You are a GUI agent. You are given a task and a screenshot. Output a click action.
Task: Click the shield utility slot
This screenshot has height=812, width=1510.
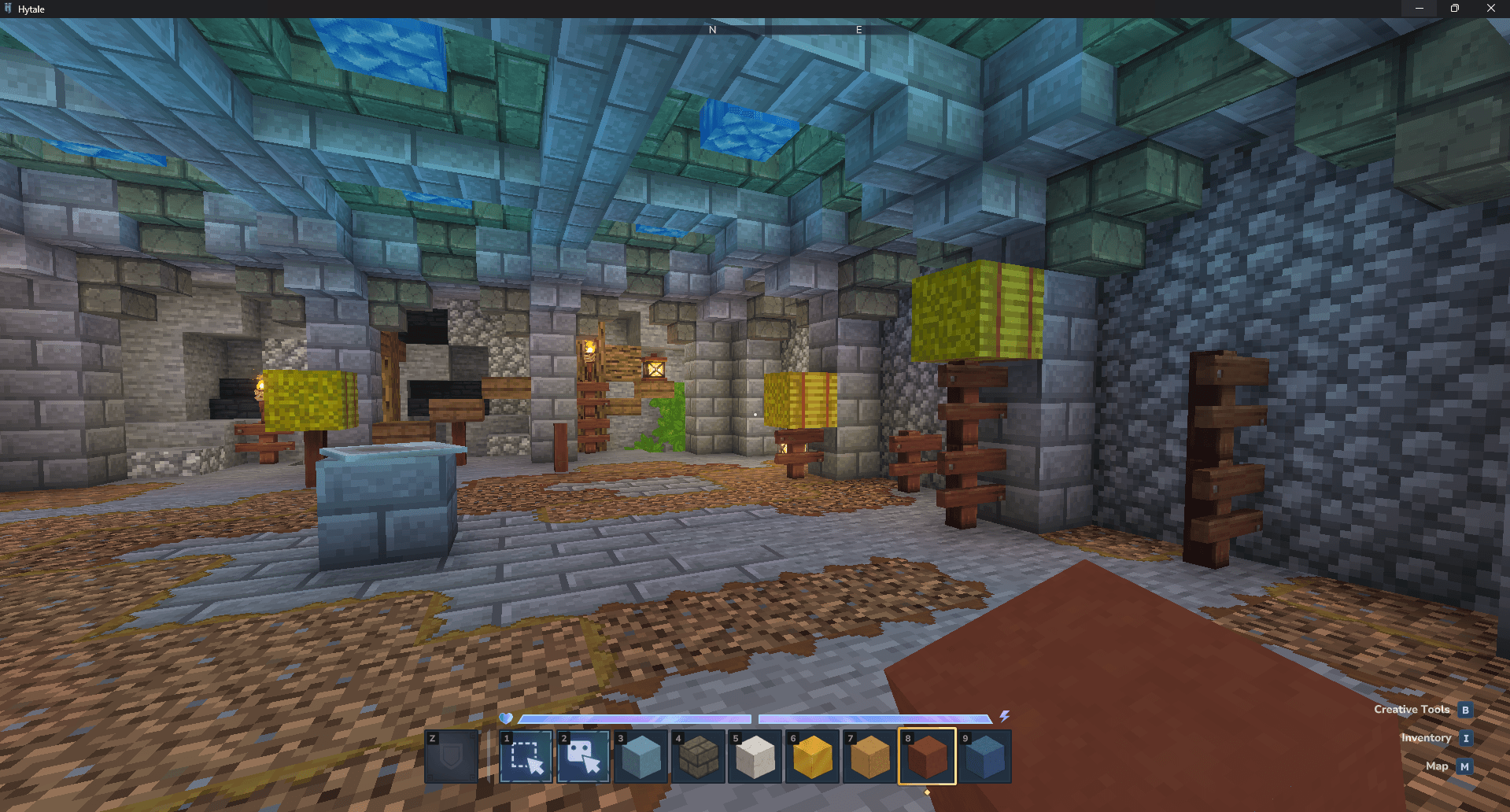452,757
